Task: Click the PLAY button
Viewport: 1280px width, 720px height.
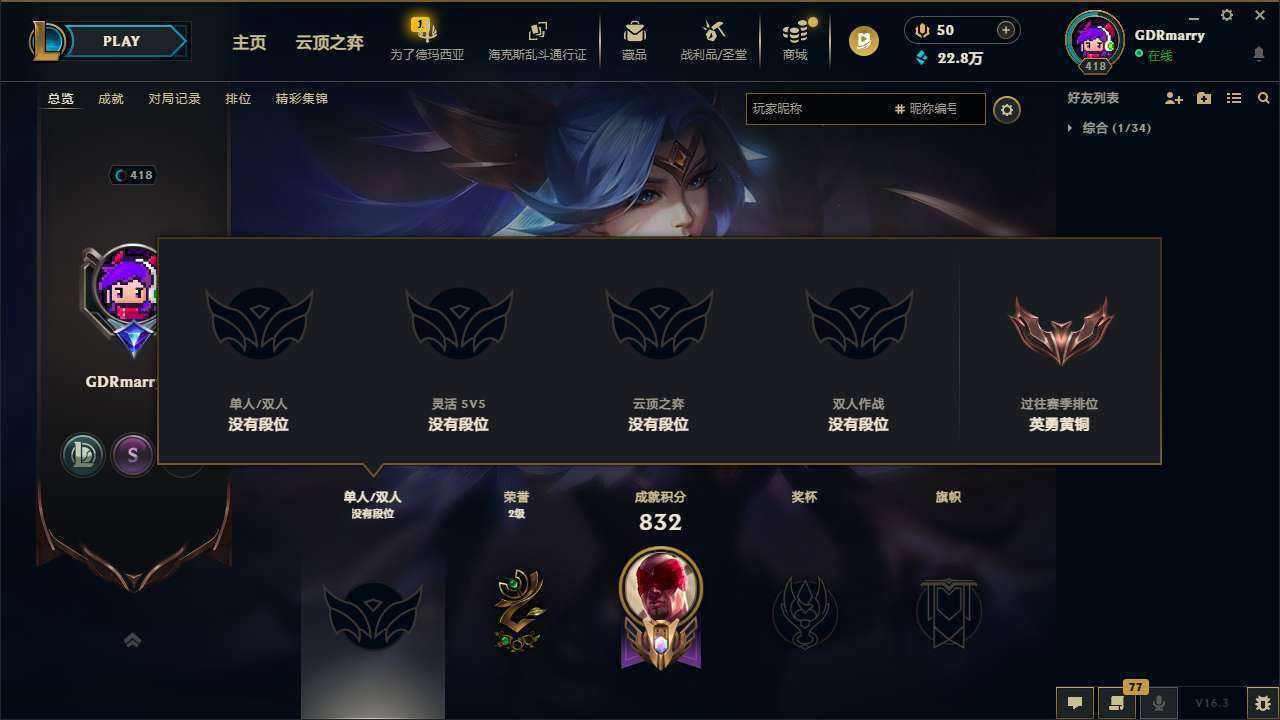Action: (121, 41)
